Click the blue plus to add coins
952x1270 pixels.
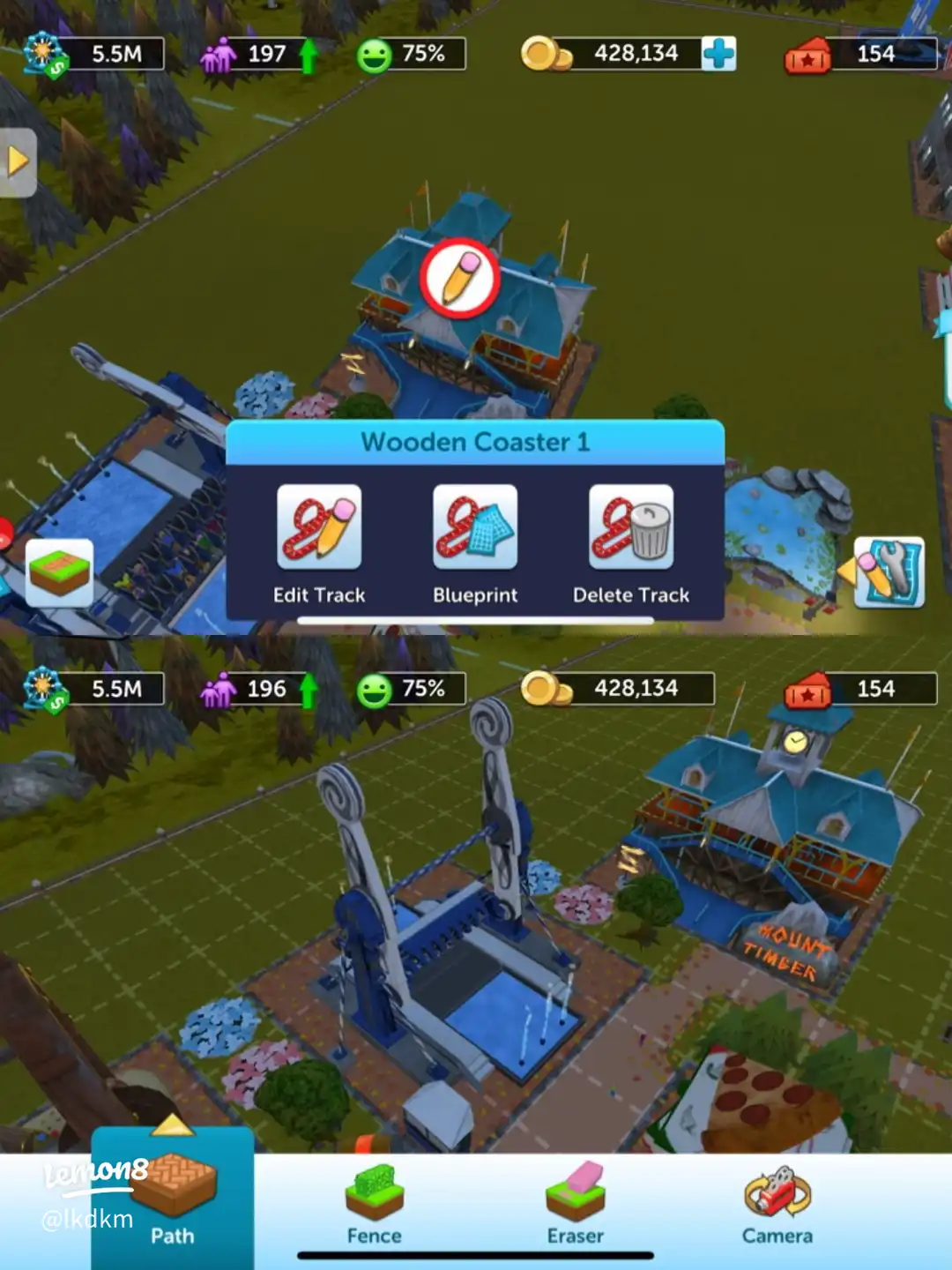pos(718,54)
